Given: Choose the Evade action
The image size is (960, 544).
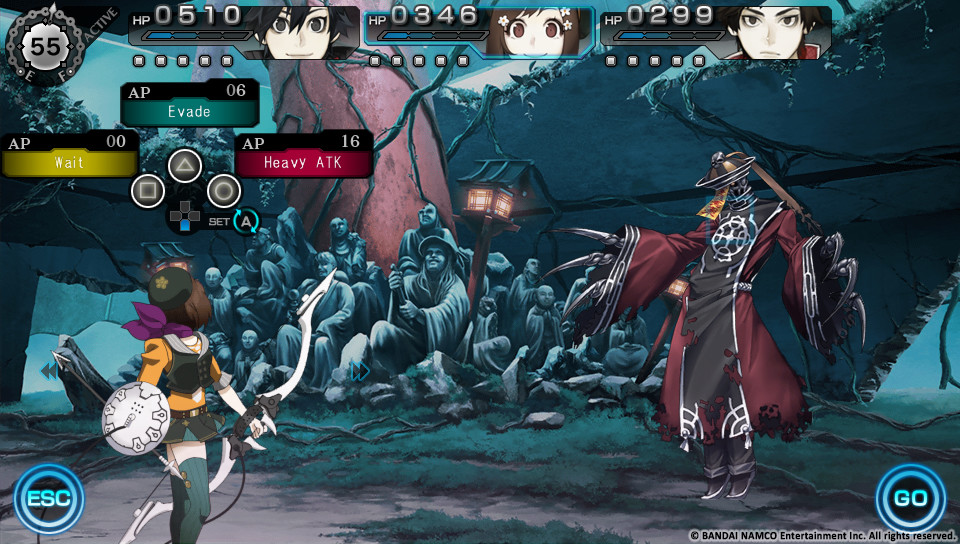Looking at the screenshot, I should 189,111.
